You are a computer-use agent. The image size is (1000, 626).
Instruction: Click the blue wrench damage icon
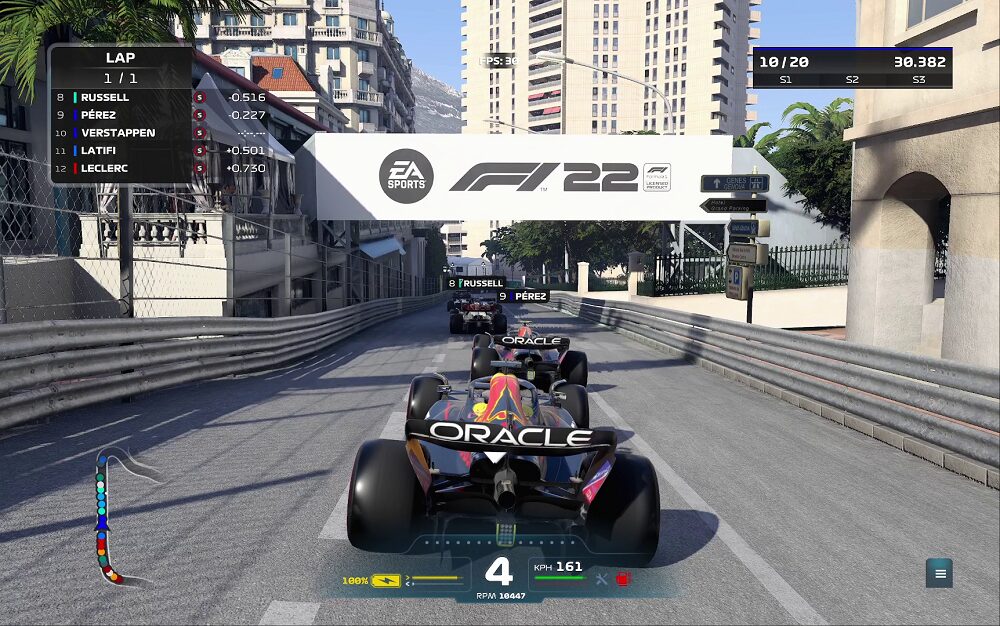click(x=601, y=579)
